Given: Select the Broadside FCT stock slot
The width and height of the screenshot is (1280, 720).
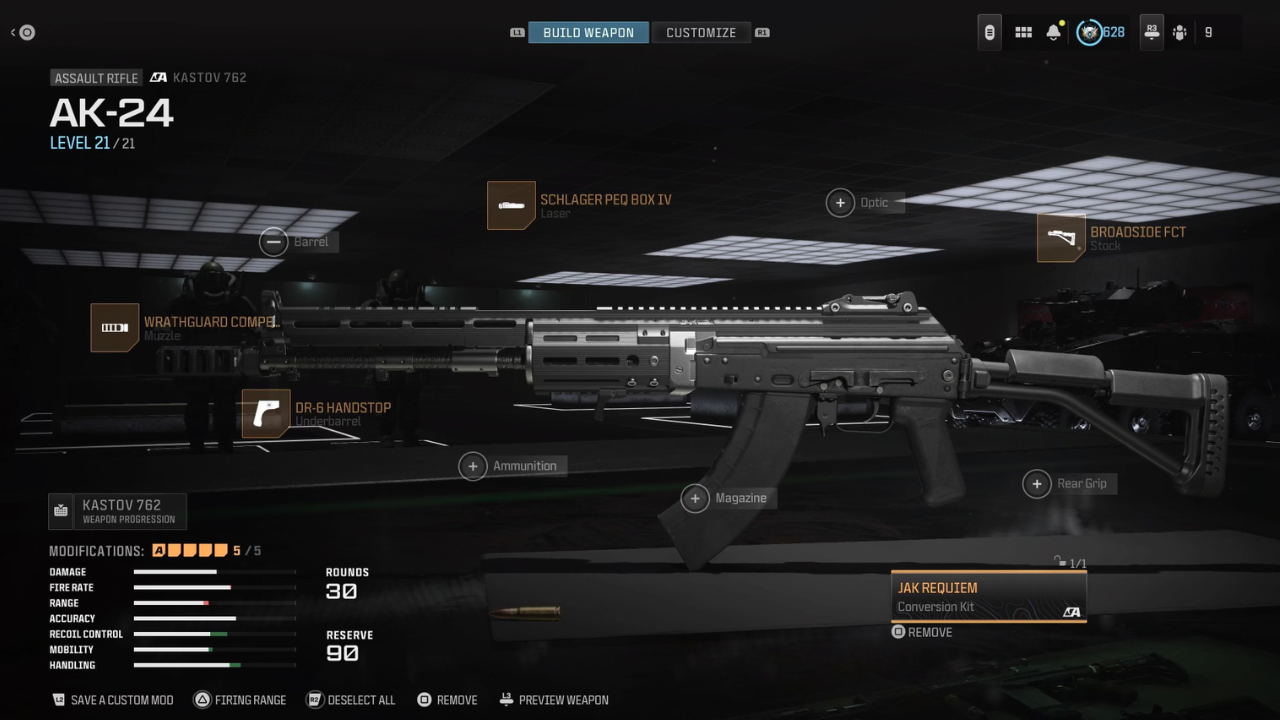Looking at the screenshot, I should pyautogui.click(x=1061, y=238).
